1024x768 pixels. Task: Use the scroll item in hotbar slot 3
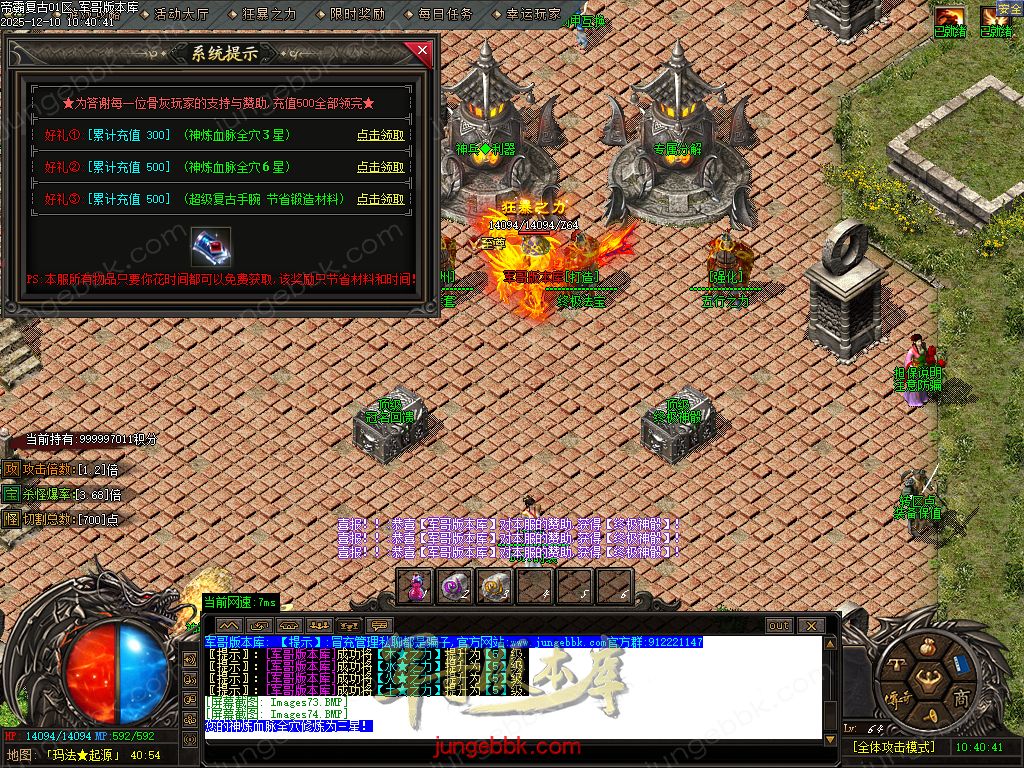tap(494, 587)
